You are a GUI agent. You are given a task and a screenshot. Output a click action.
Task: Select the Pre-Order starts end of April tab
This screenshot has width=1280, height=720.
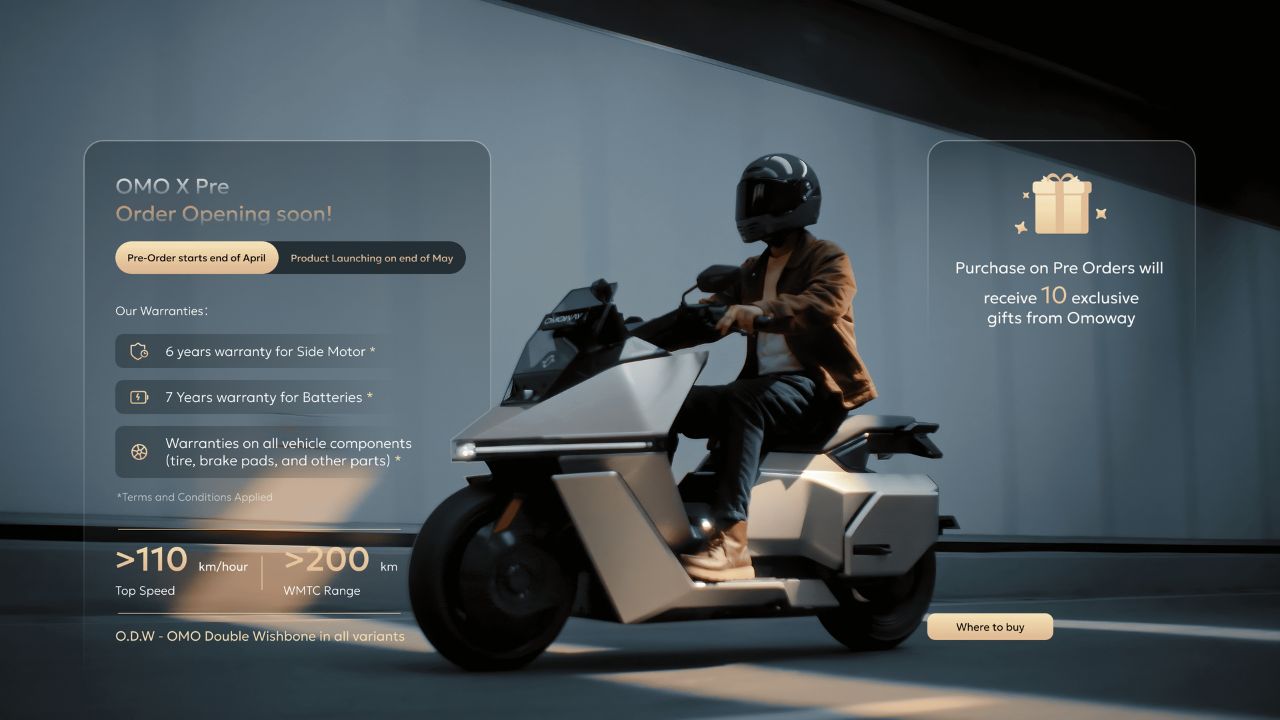tap(197, 258)
